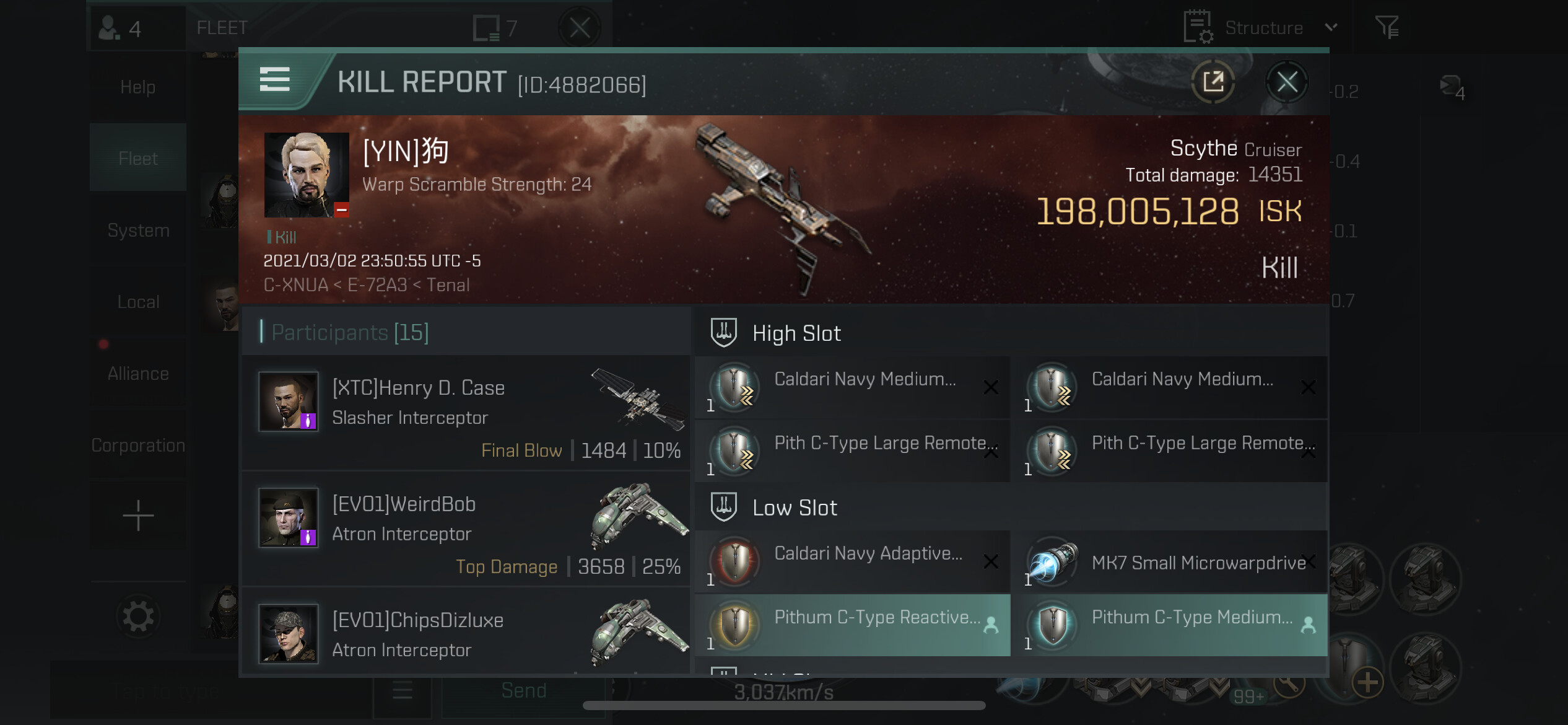Open the Local chat channel
The image size is (1568, 725).
tap(138, 302)
